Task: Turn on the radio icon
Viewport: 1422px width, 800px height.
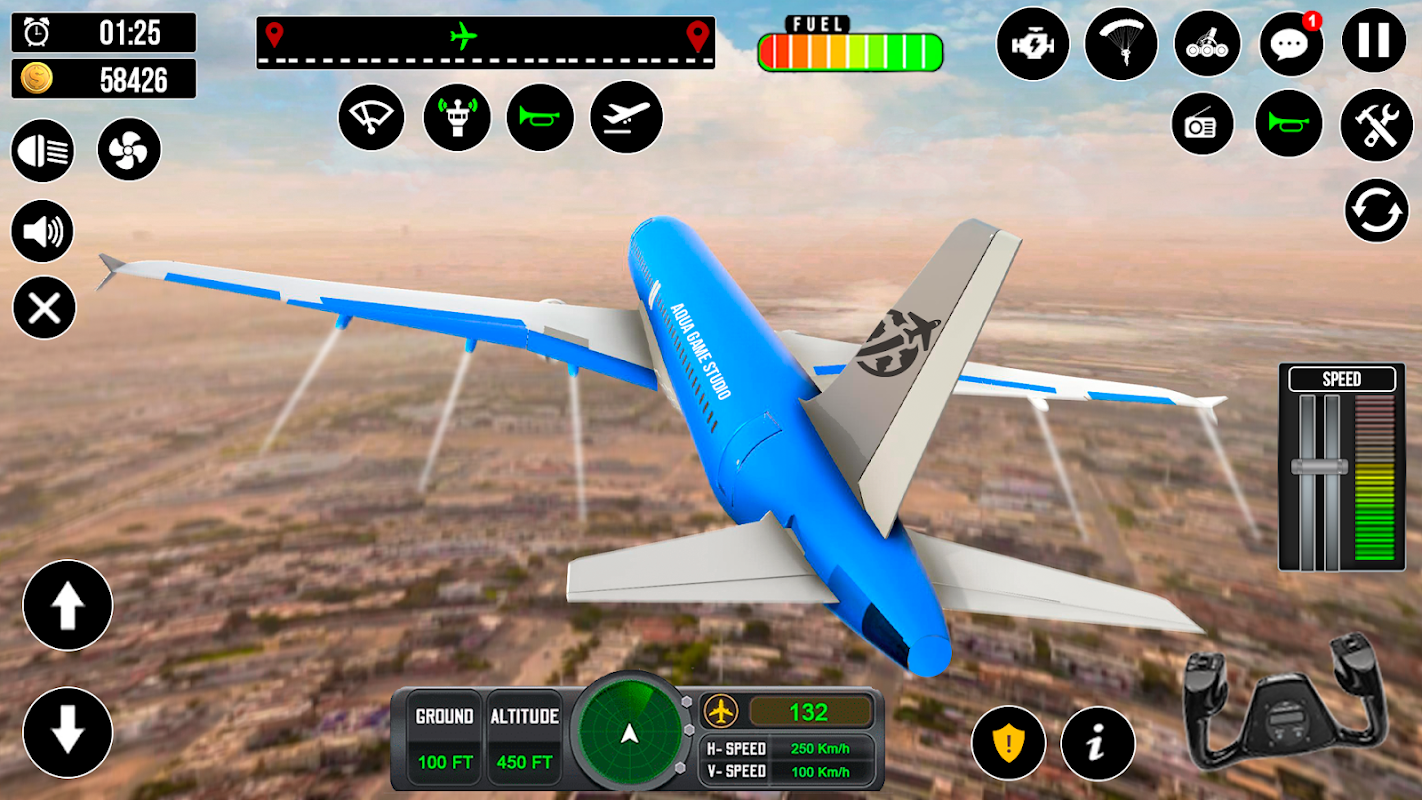Action: click(x=1201, y=125)
